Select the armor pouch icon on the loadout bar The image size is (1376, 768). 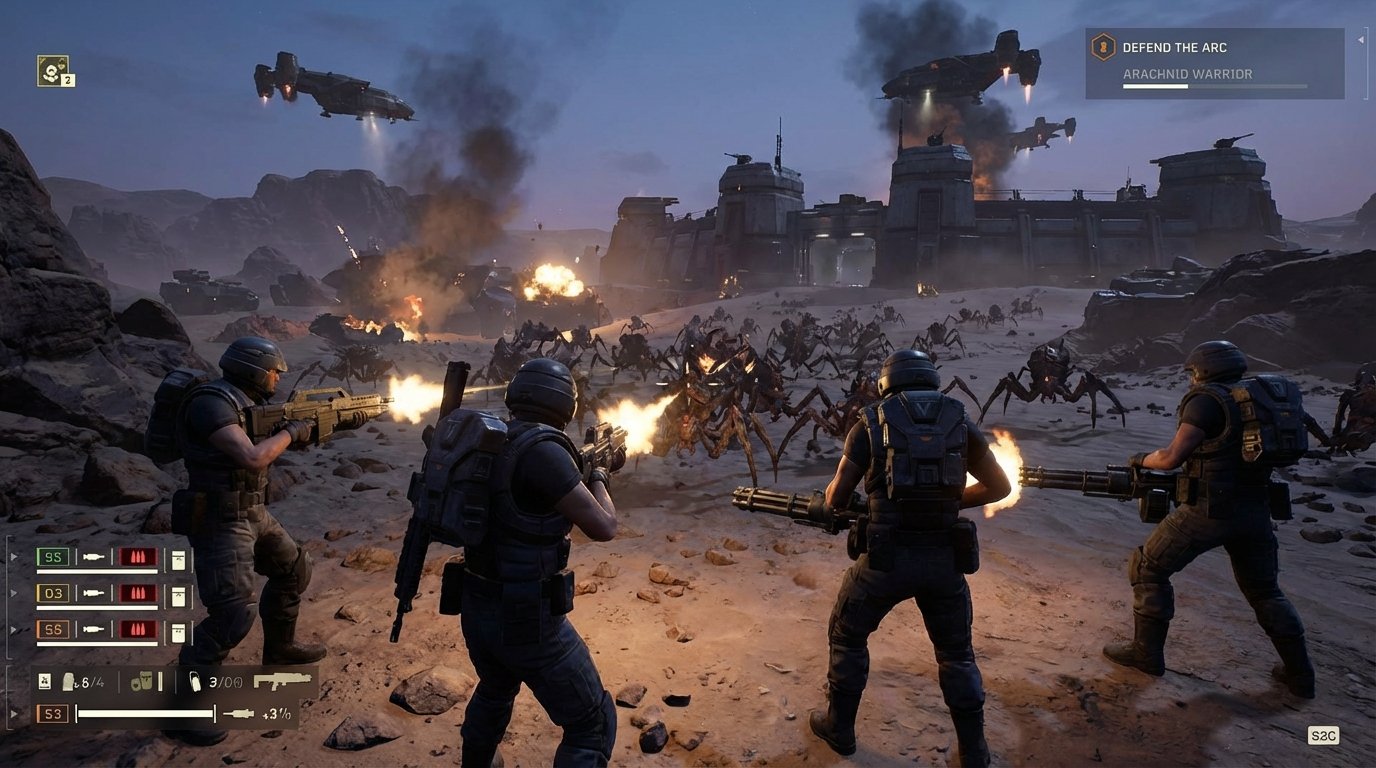[x=143, y=681]
